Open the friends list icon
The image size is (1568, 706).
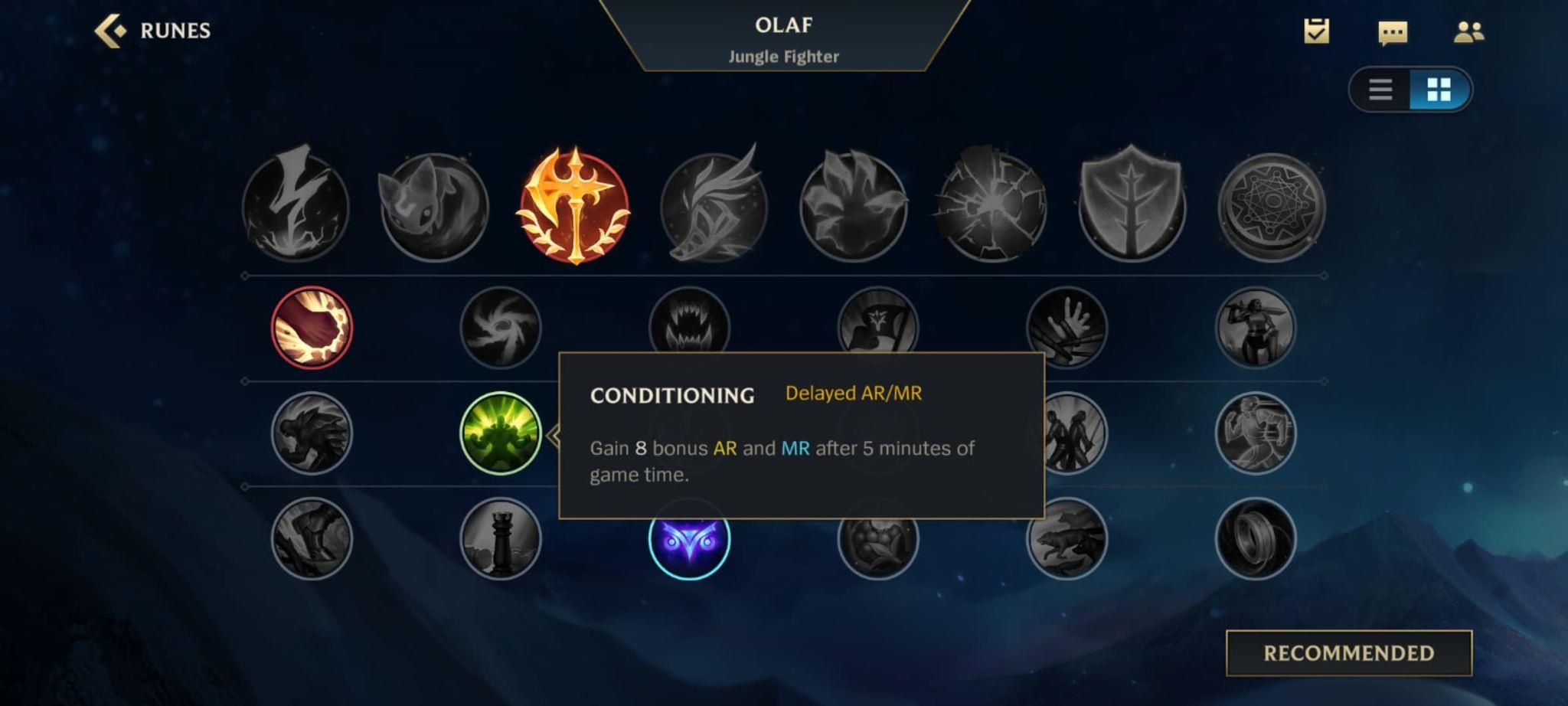pyautogui.click(x=1468, y=32)
